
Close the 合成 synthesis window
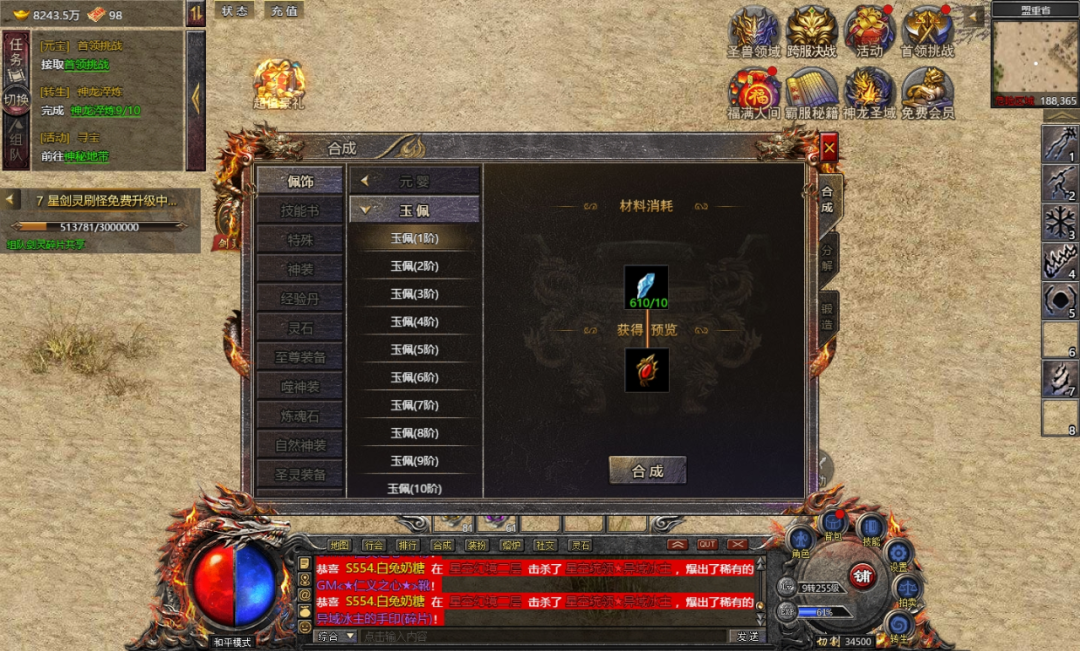click(829, 149)
